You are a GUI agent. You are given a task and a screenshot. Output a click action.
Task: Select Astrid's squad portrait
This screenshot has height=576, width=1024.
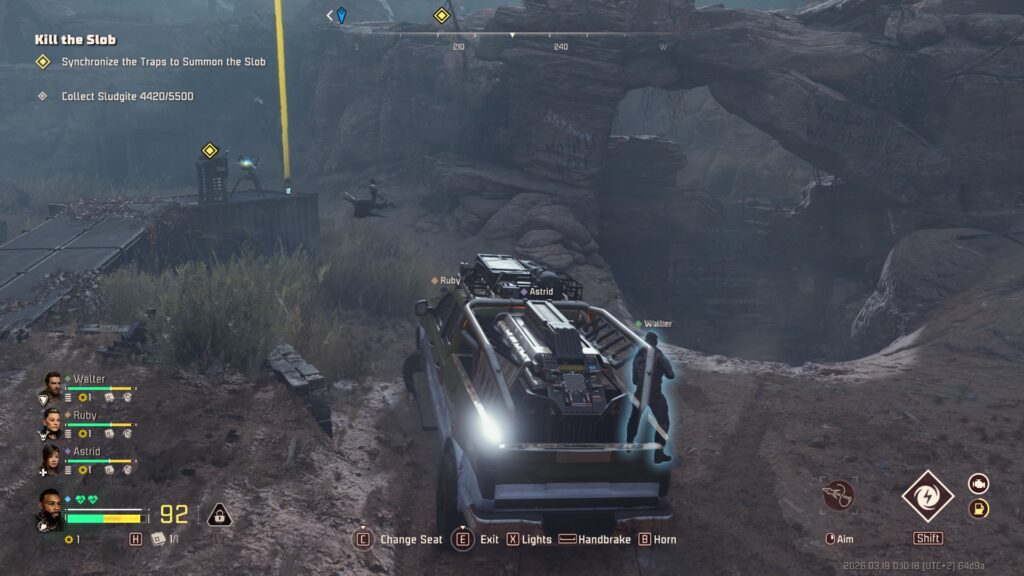[52, 459]
